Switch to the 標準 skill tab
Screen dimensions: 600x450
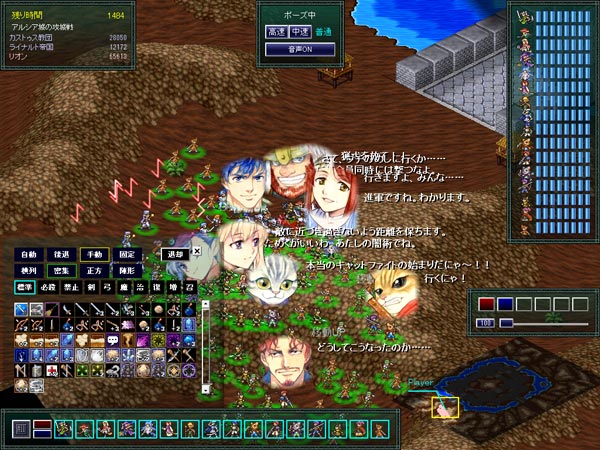click(x=24, y=288)
